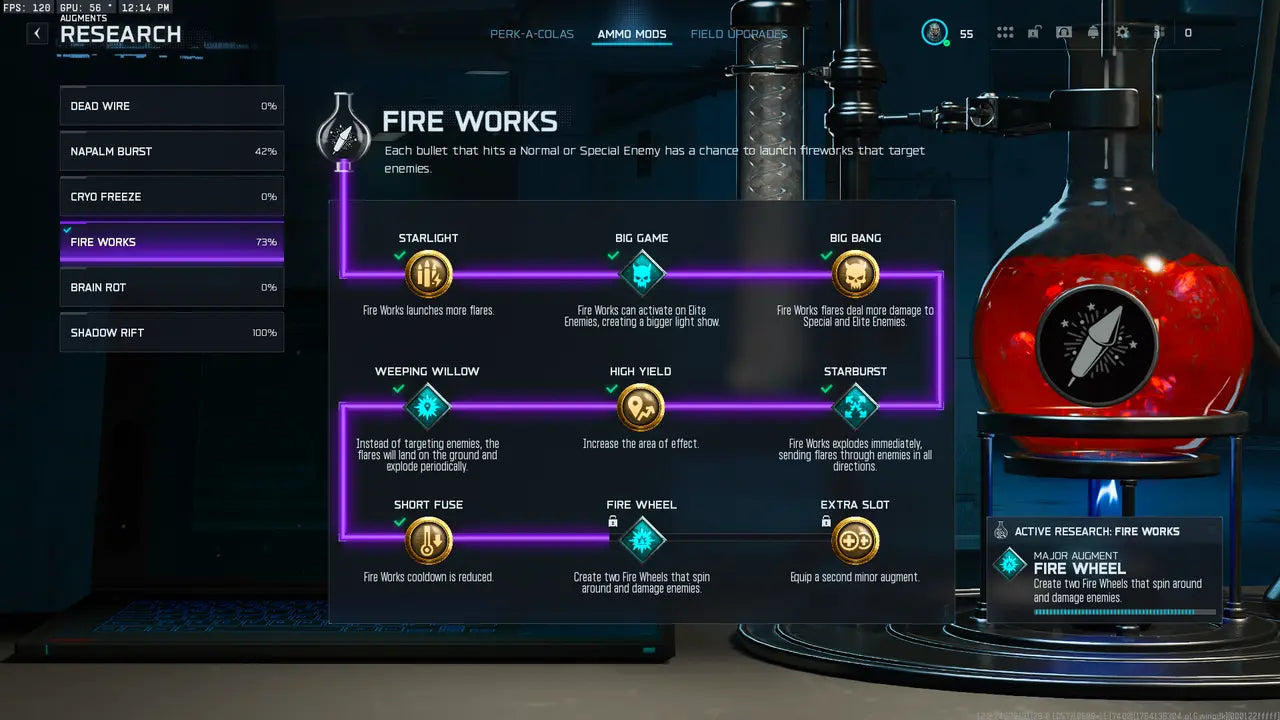Open the settings gear icon
This screenshot has width=1280, height=720.
click(1123, 33)
